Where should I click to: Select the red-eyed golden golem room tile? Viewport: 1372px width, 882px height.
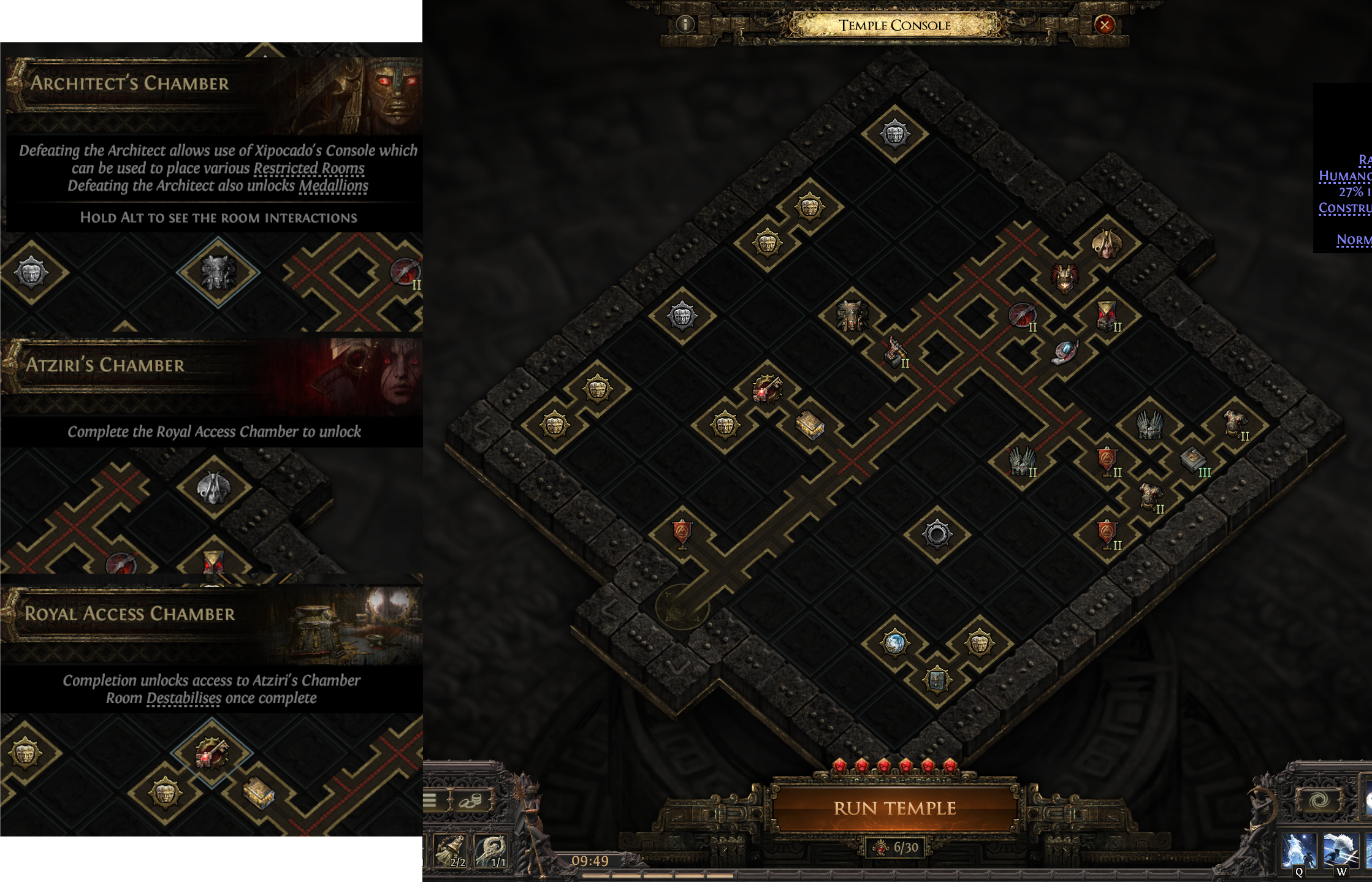[x=1107, y=315]
